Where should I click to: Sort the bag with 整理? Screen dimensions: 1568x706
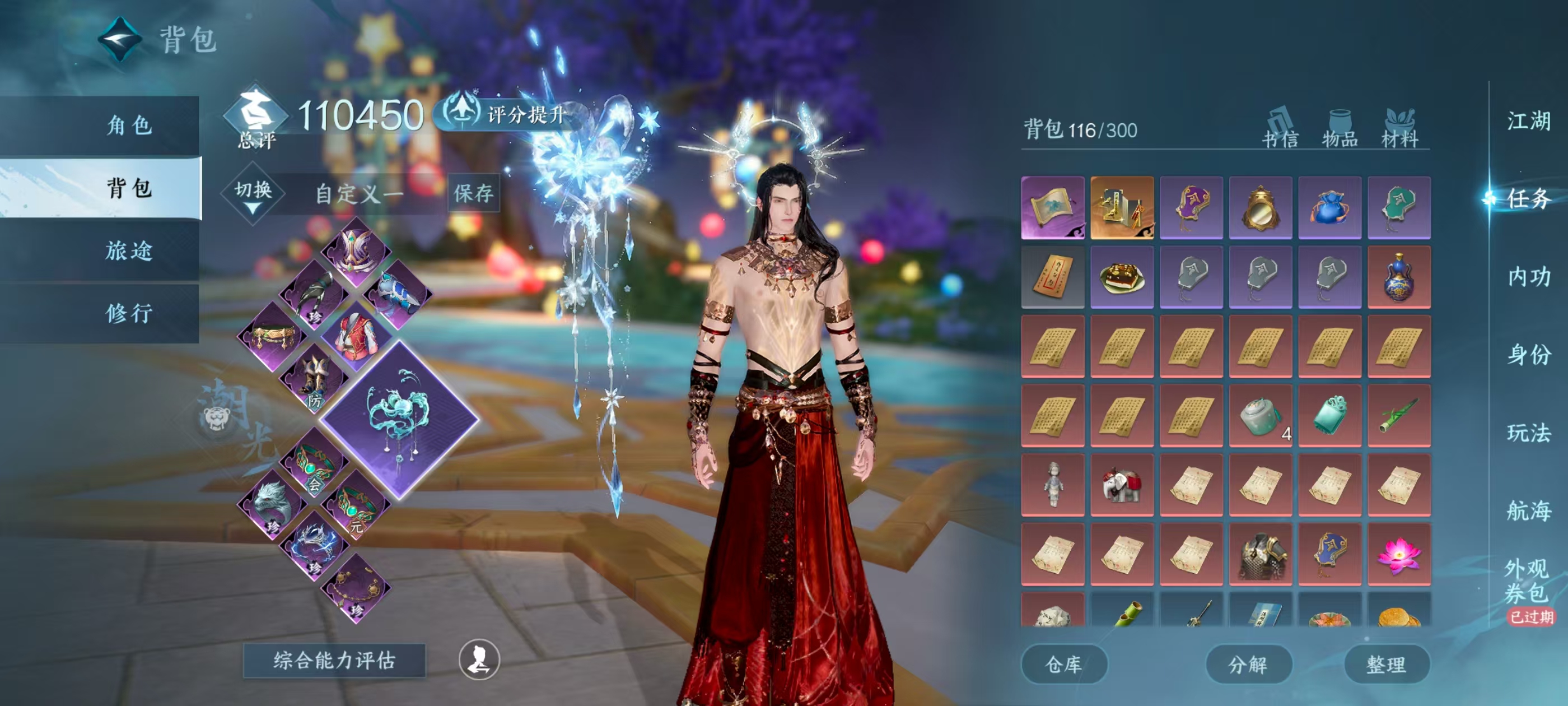tap(1386, 664)
